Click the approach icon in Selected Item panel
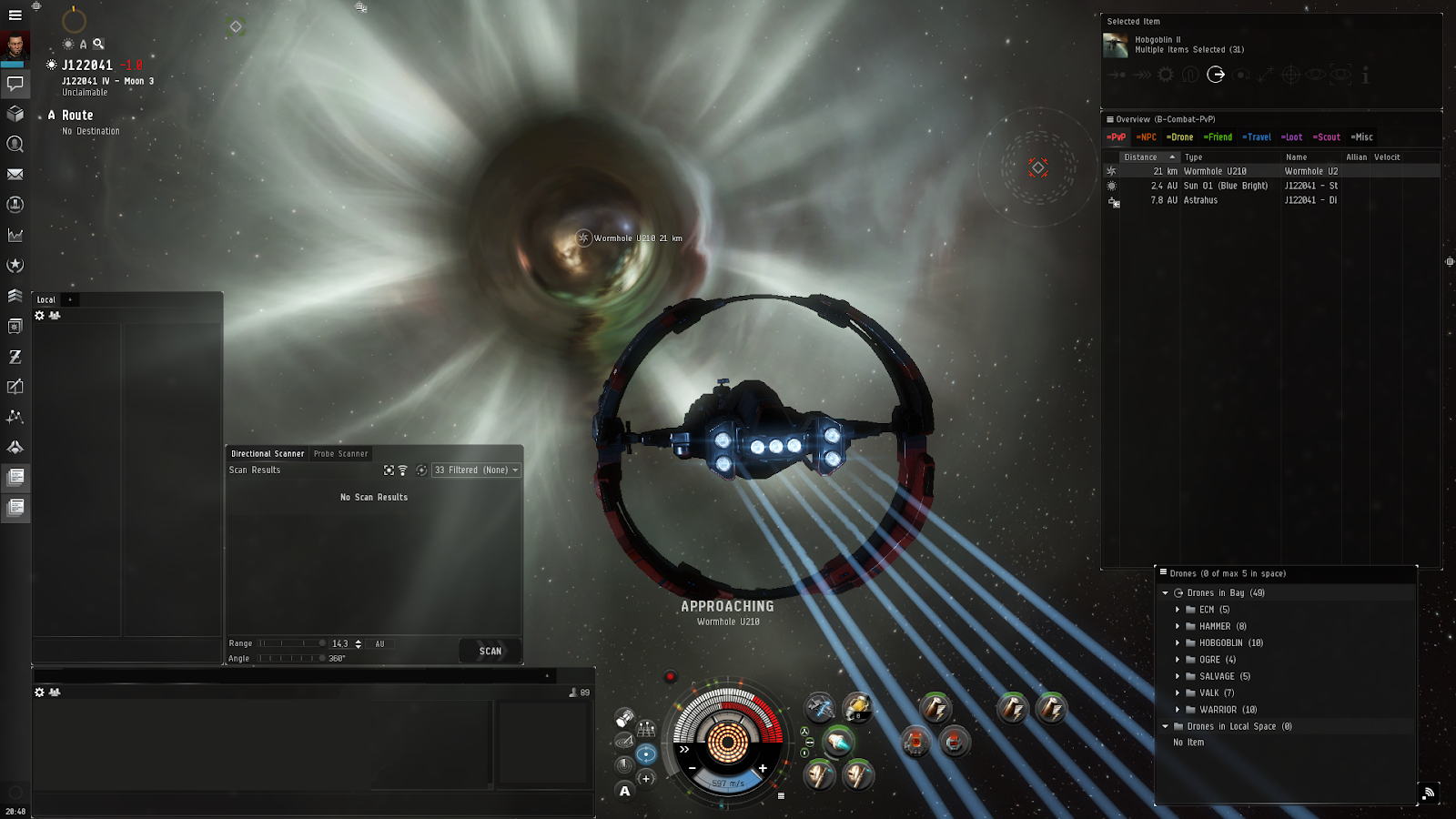This screenshot has height=819, width=1456. click(x=1116, y=75)
